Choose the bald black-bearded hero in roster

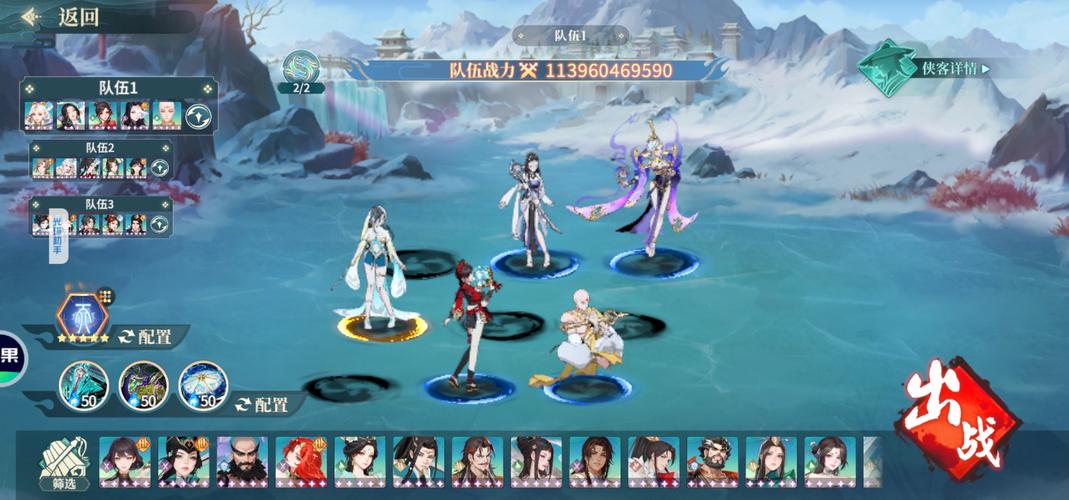tap(241, 460)
